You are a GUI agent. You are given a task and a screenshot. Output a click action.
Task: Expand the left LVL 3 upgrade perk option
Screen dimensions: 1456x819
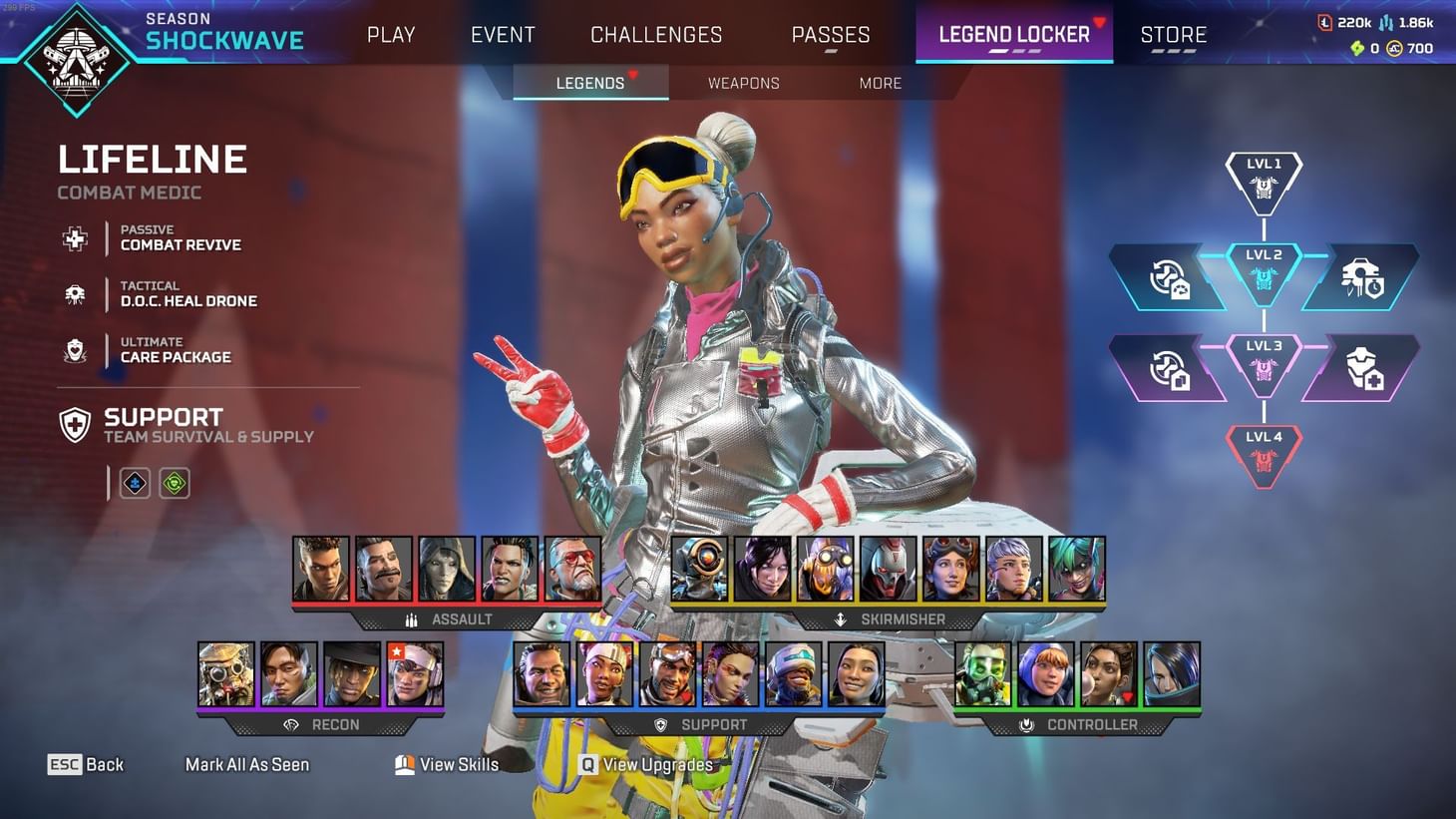pyautogui.click(x=1169, y=367)
